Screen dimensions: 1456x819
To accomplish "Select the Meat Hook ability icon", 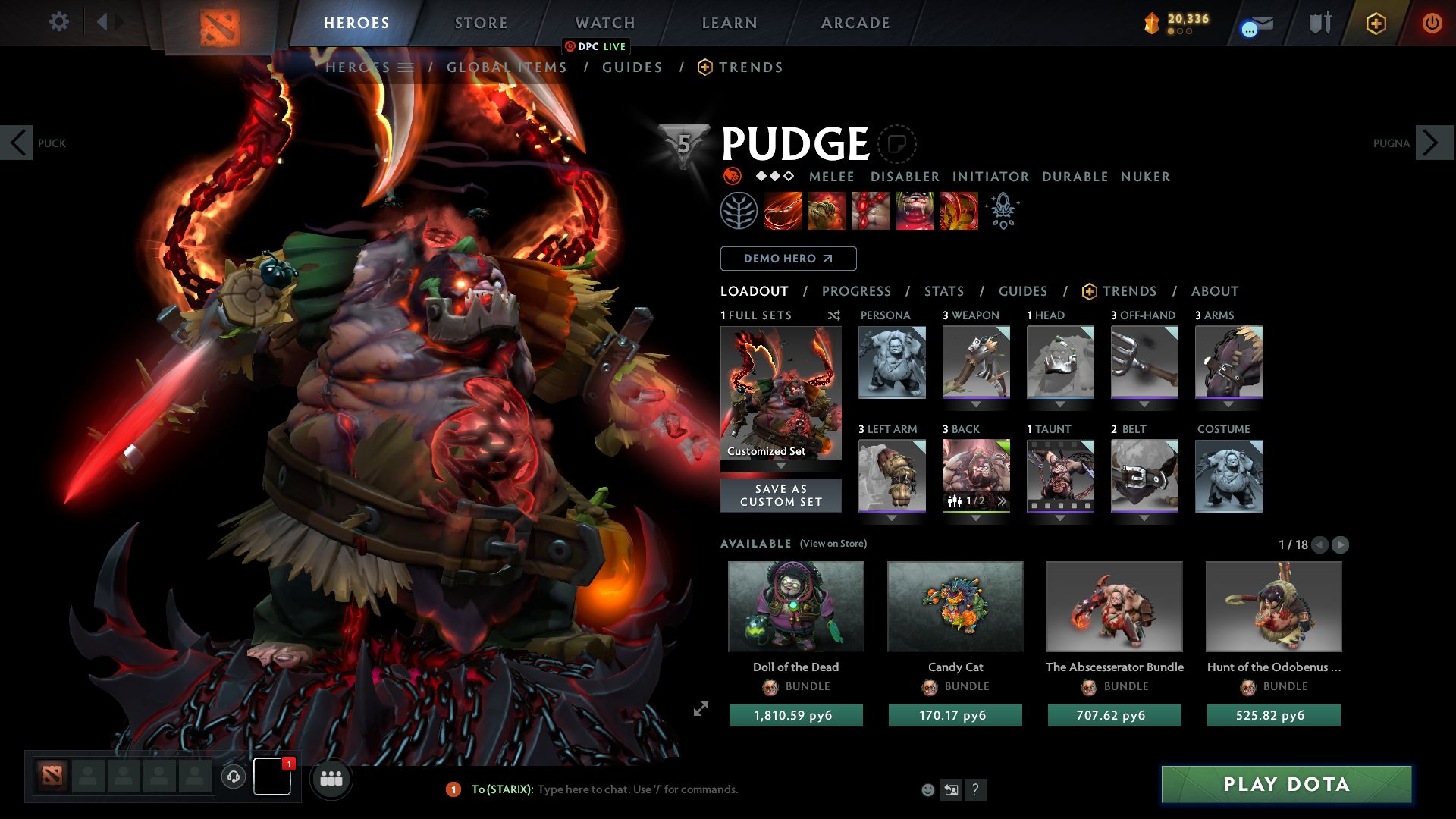I will (783, 211).
